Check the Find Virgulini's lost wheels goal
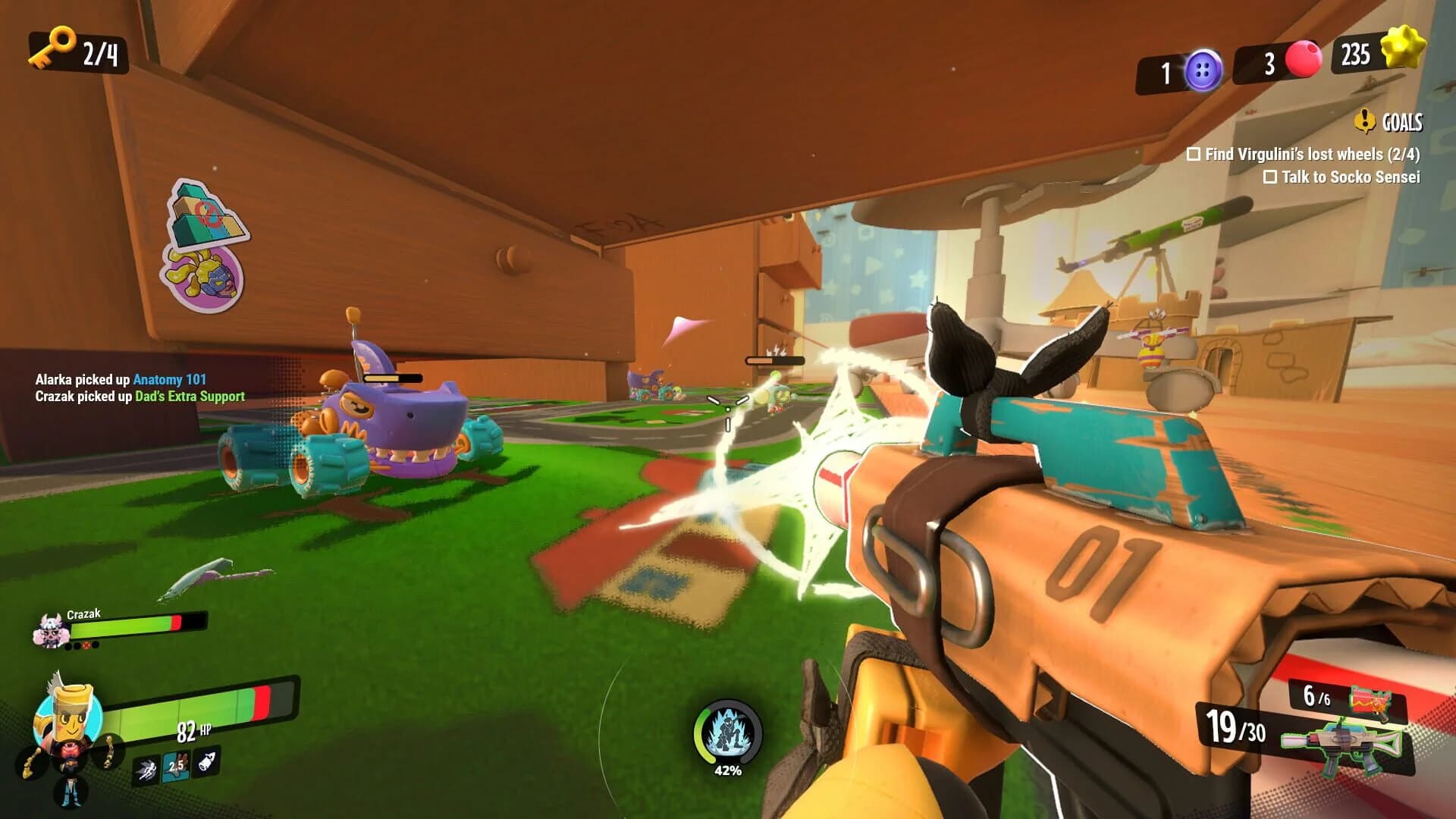 coord(1192,154)
